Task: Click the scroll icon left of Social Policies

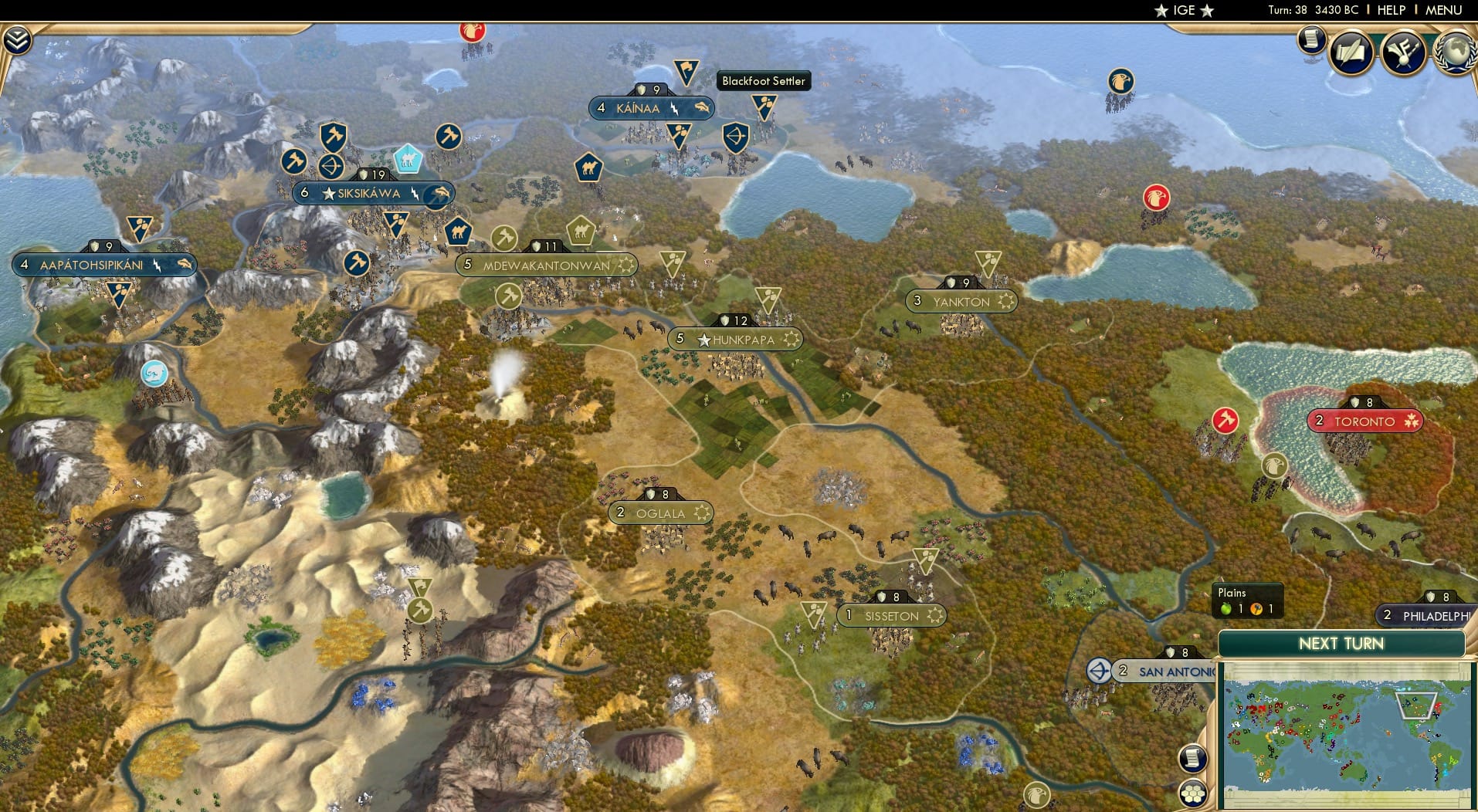Action: 1311,40
